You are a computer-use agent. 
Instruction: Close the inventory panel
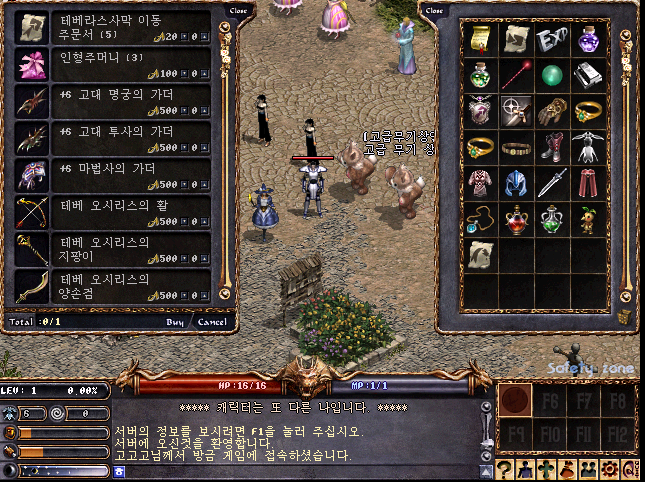coord(434,11)
